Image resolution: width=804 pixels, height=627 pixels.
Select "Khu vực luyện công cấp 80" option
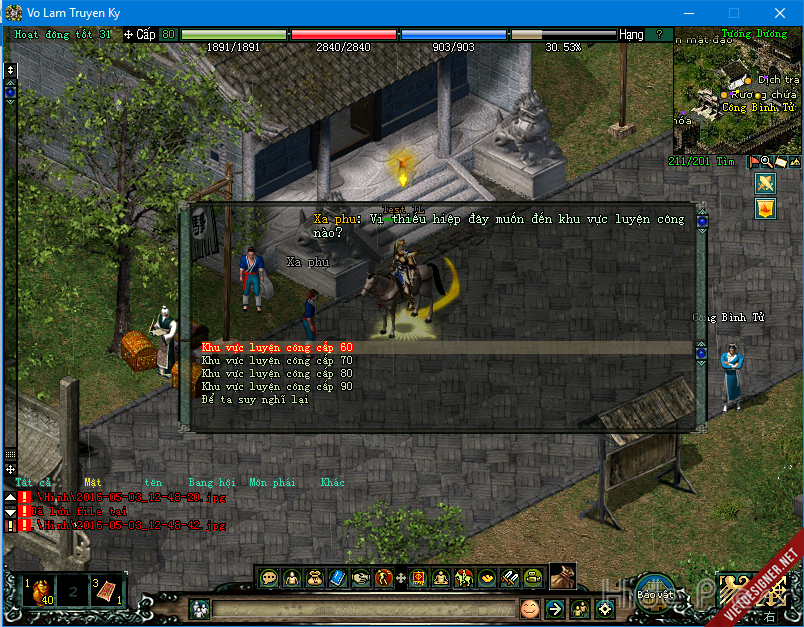277,373
